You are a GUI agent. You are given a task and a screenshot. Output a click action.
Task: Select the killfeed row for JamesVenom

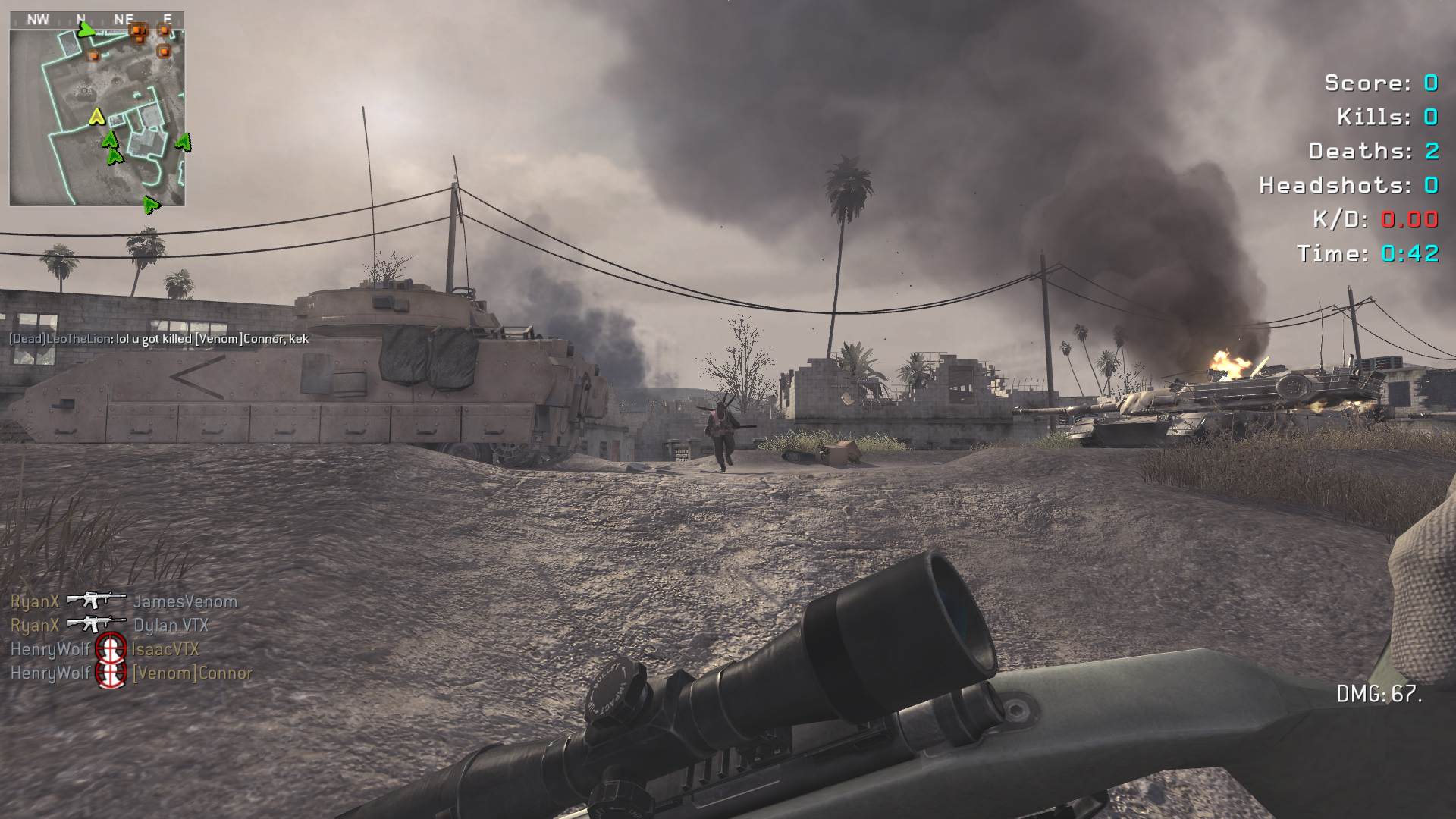pos(124,601)
